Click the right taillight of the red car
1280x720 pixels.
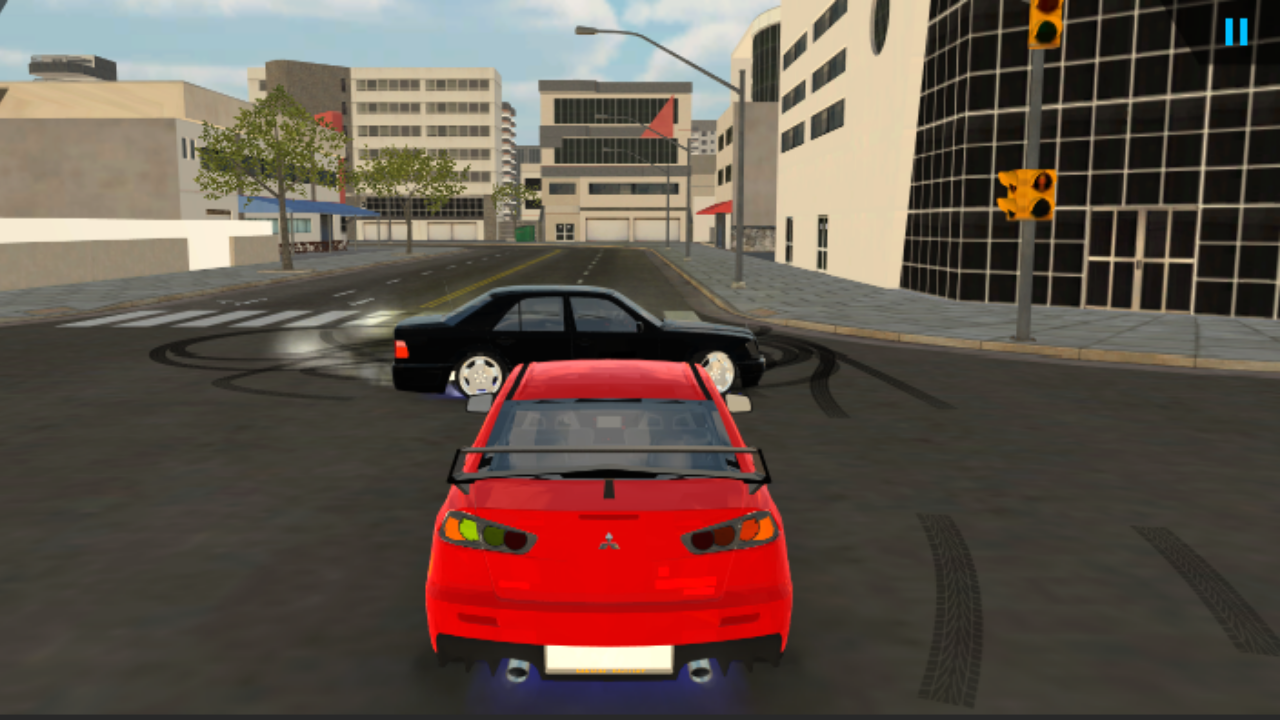click(x=730, y=534)
